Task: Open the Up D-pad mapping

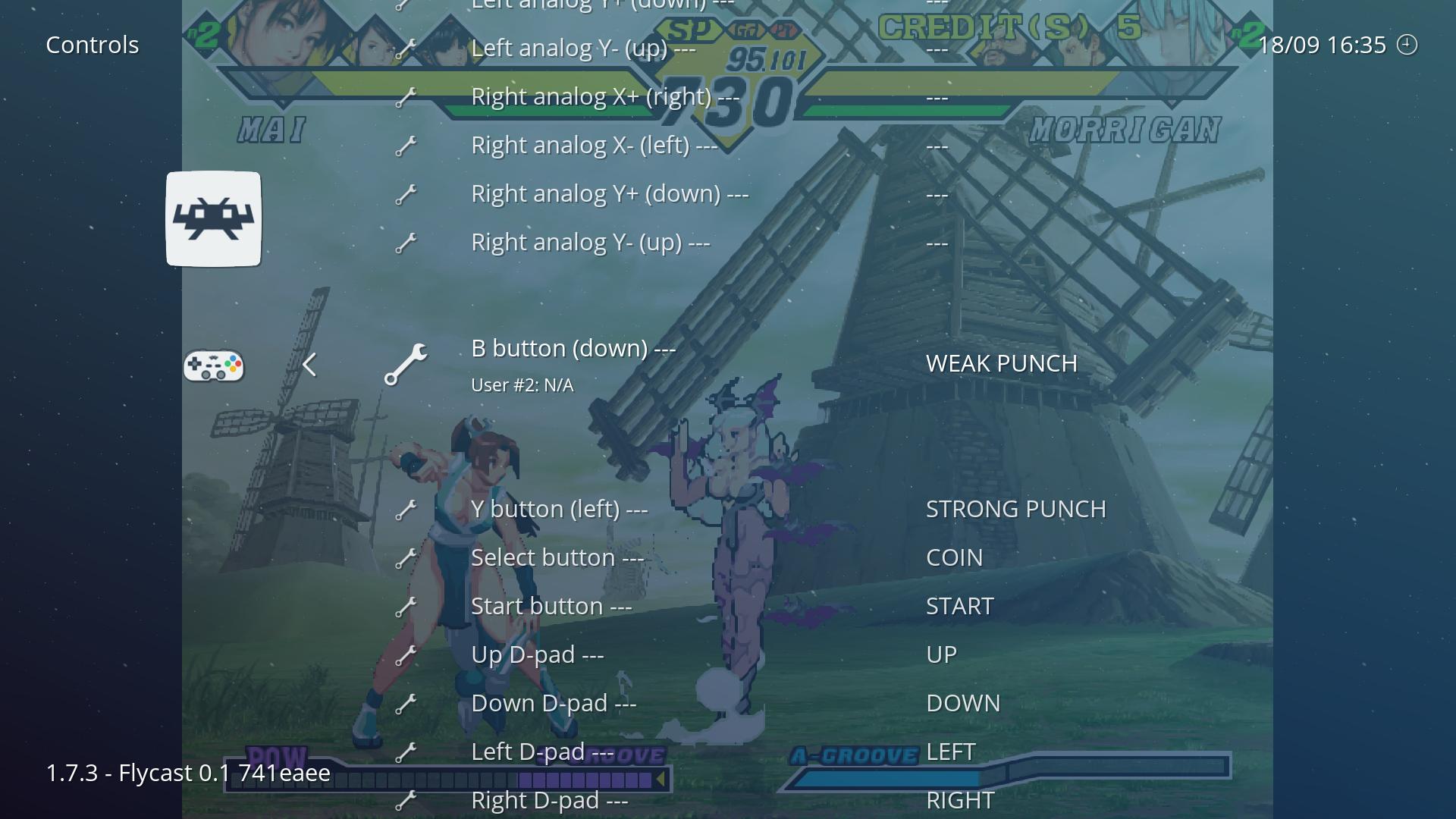Action: pyautogui.click(x=537, y=655)
